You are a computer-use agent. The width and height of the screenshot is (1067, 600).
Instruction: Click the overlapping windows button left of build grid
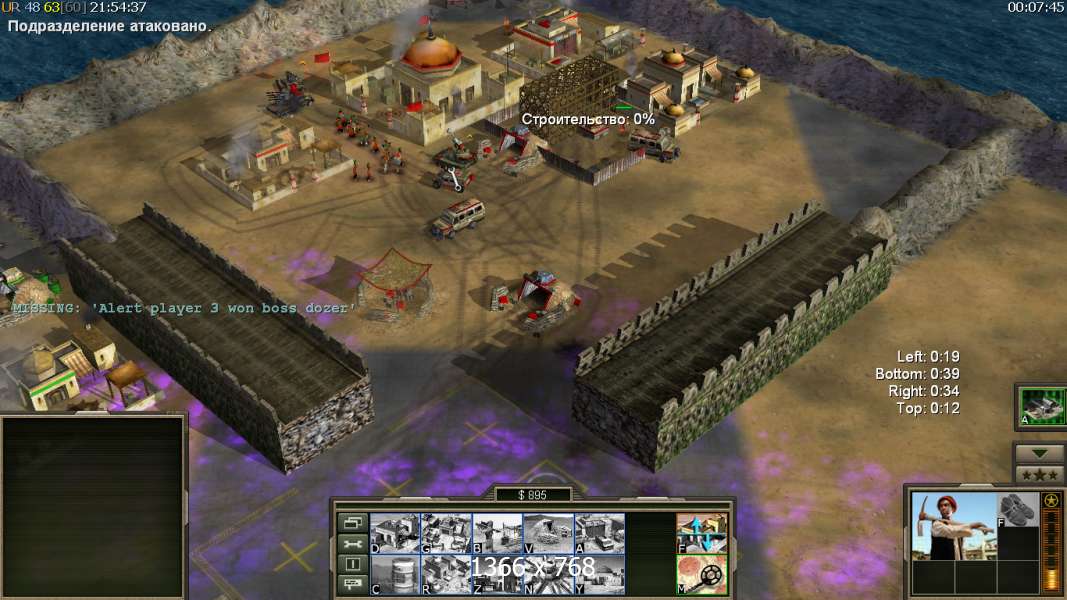click(x=352, y=523)
